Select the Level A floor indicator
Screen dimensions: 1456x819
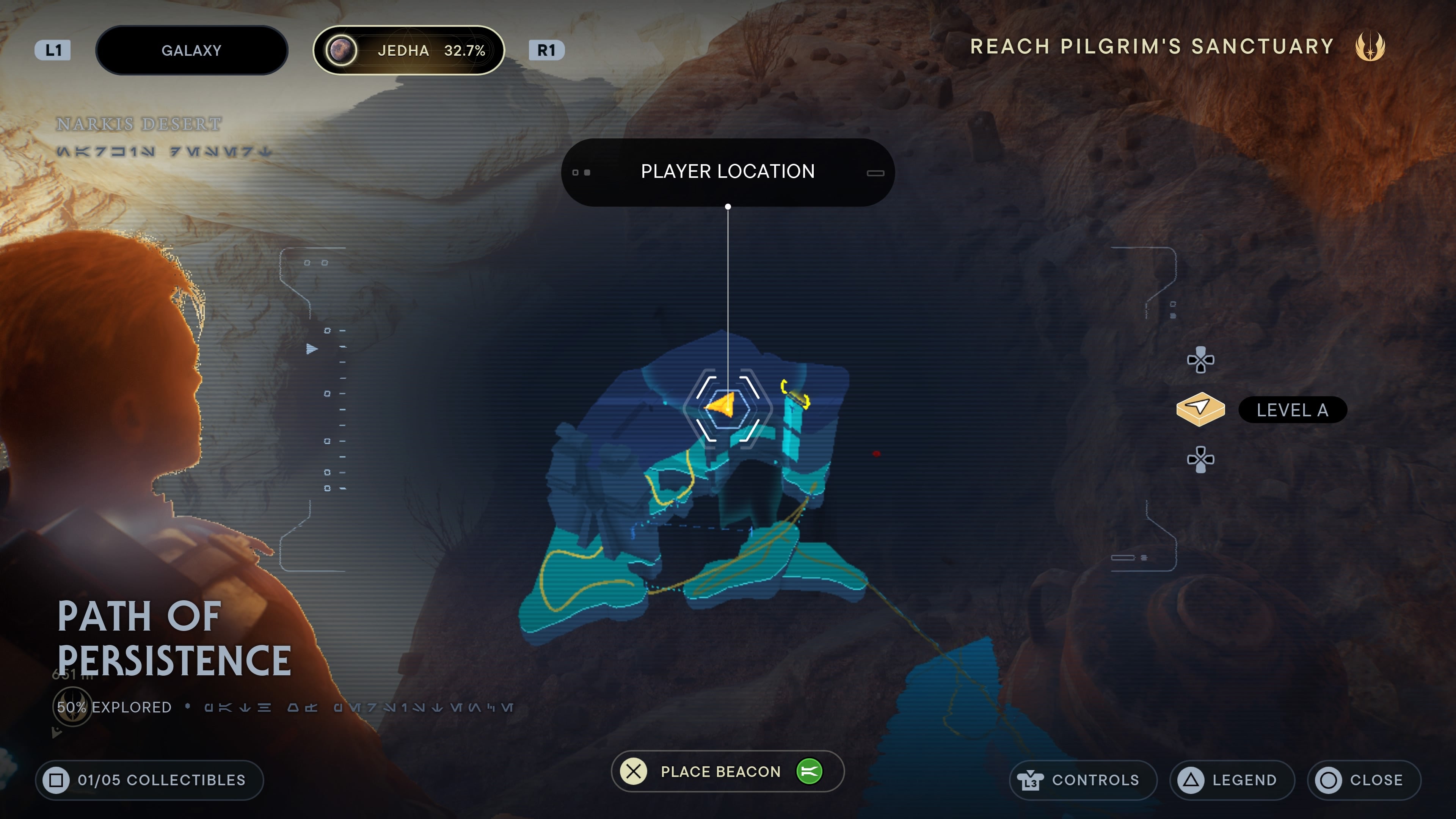pos(1291,410)
